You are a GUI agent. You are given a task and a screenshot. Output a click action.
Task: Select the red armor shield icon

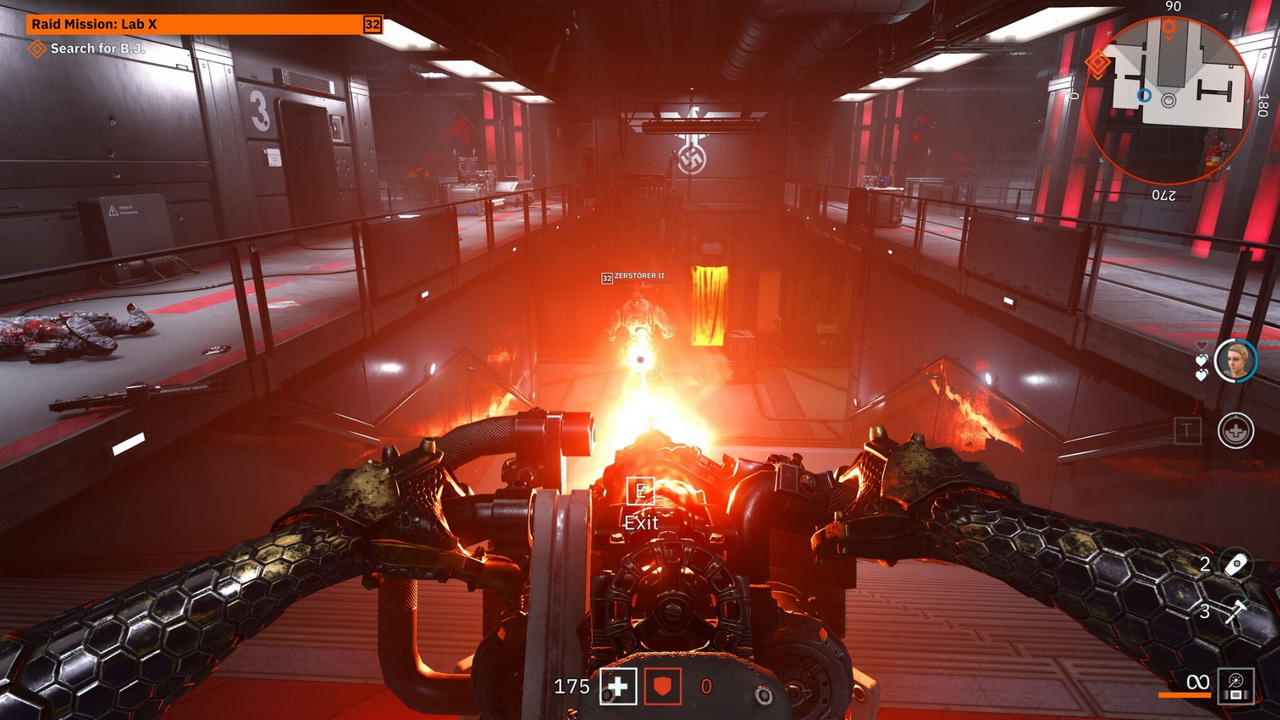coord(662,686)
